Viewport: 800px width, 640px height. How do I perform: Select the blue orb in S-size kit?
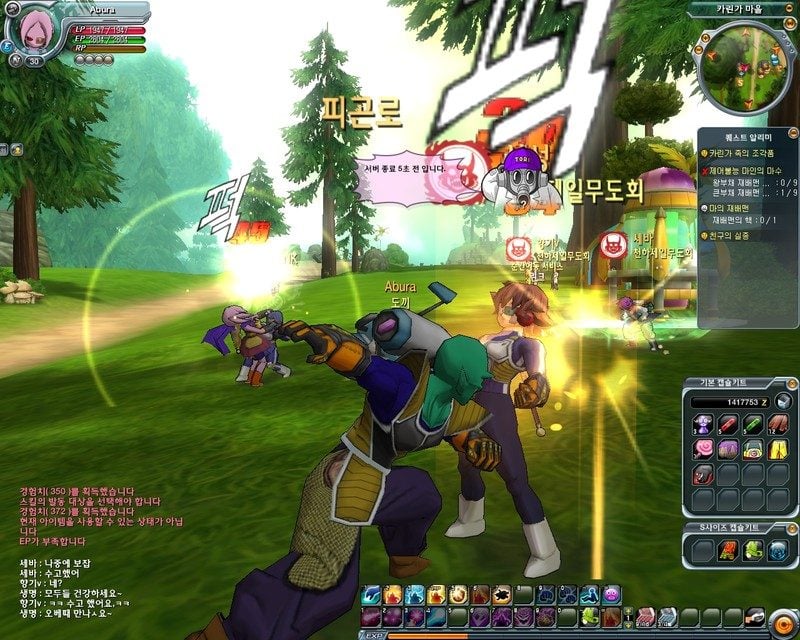777,549
